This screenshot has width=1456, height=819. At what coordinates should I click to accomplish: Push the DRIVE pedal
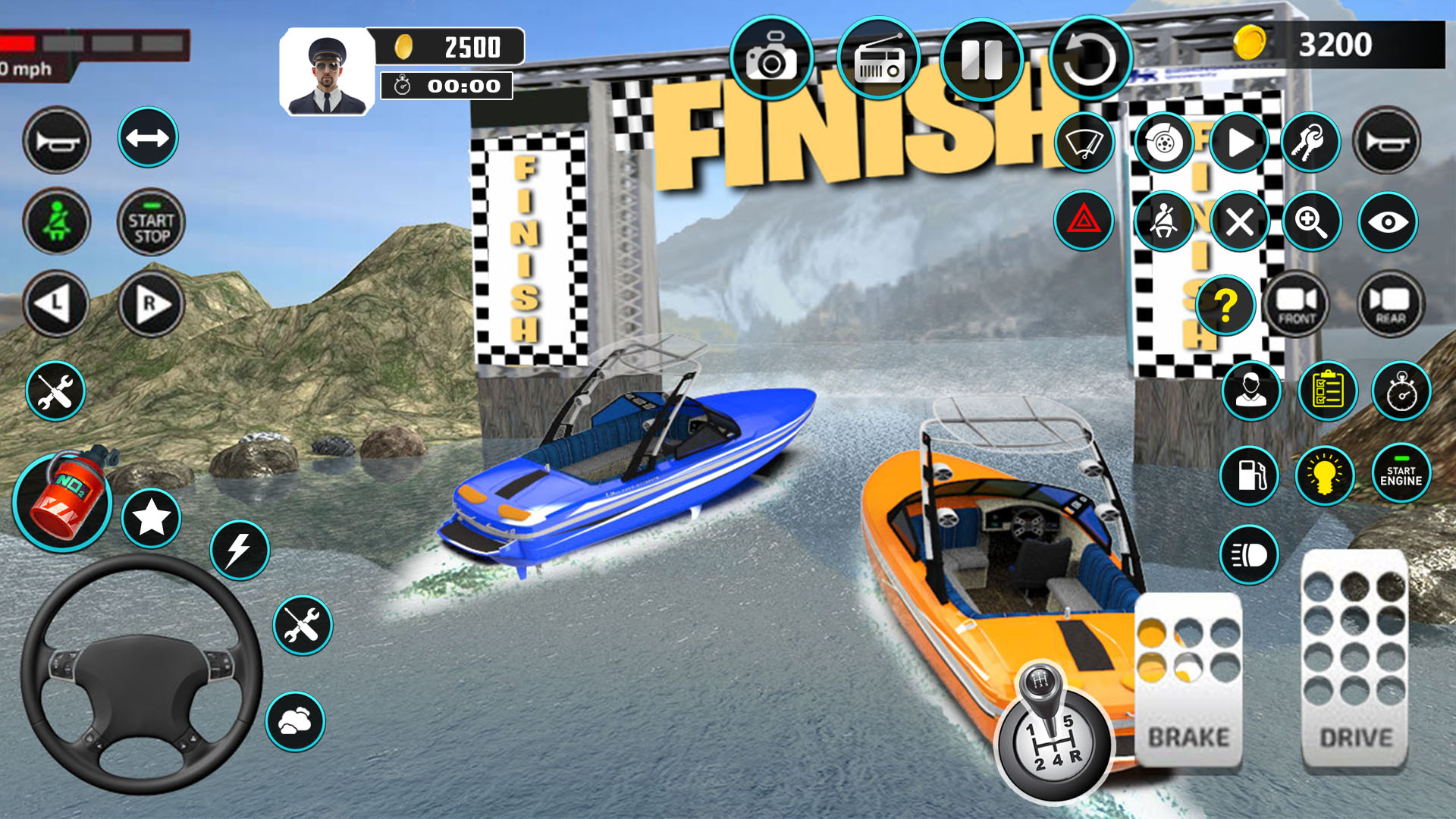coord(1355,658)
